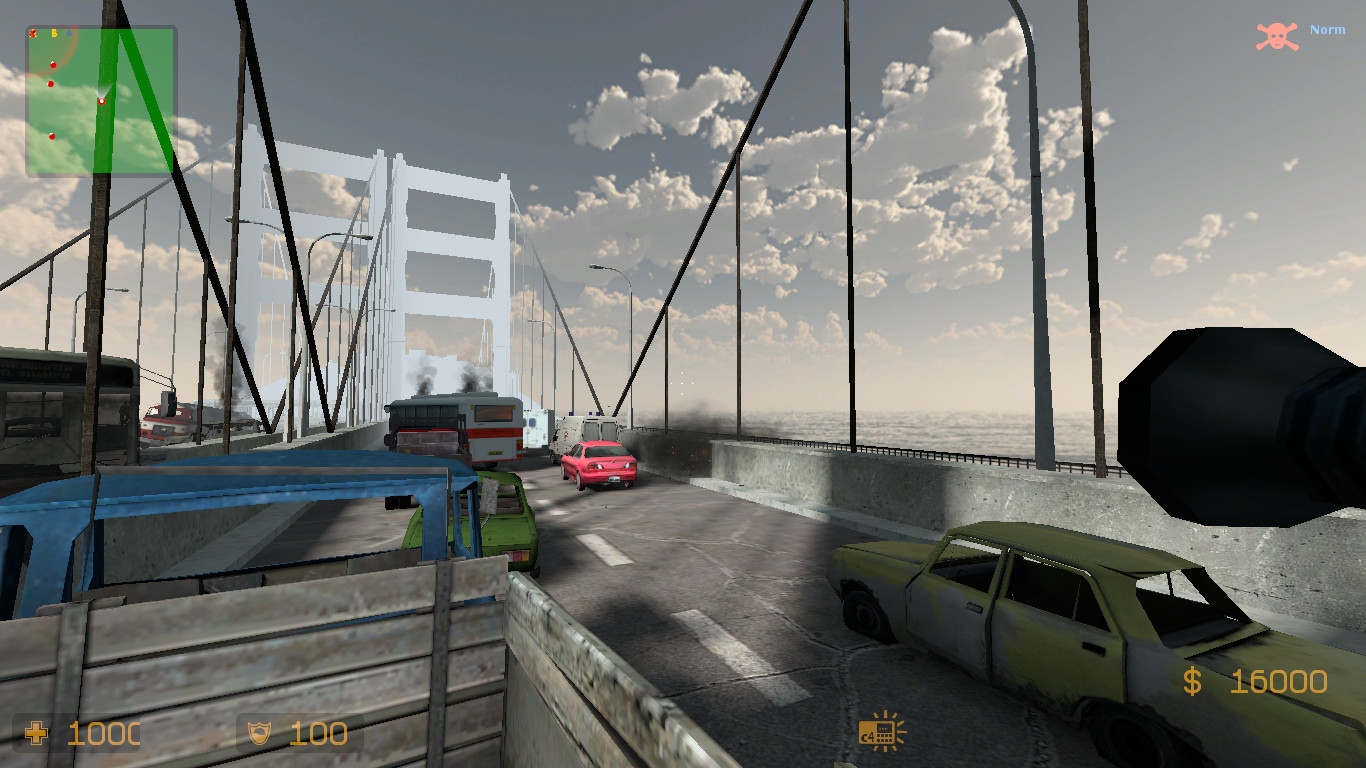Select the topmost red enemy dot on radar
This screenshot has width=1366, height=768.
pyautogui.click(x=53, y=64)
